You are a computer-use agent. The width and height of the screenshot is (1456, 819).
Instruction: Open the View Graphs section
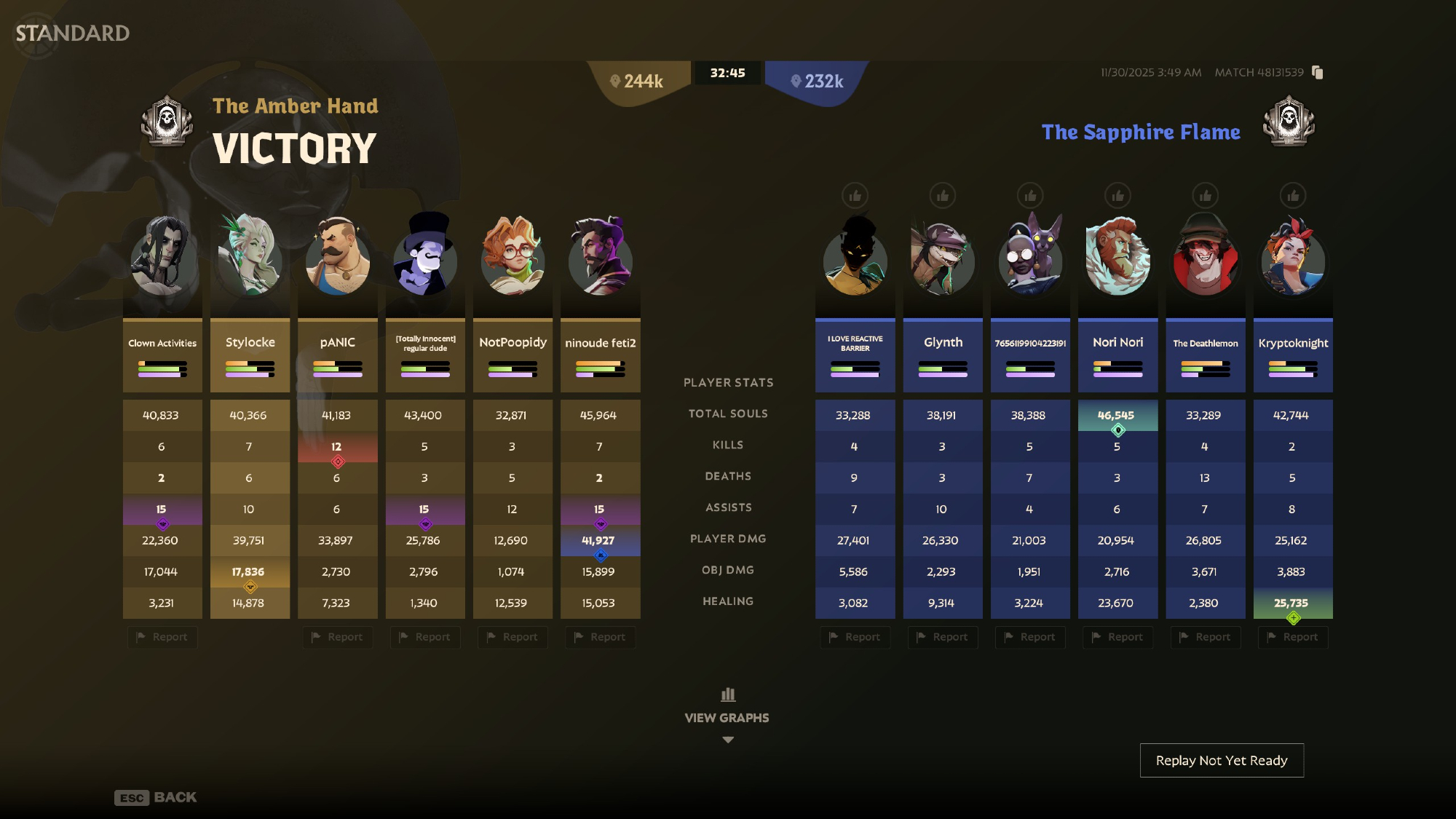point(727,716)
